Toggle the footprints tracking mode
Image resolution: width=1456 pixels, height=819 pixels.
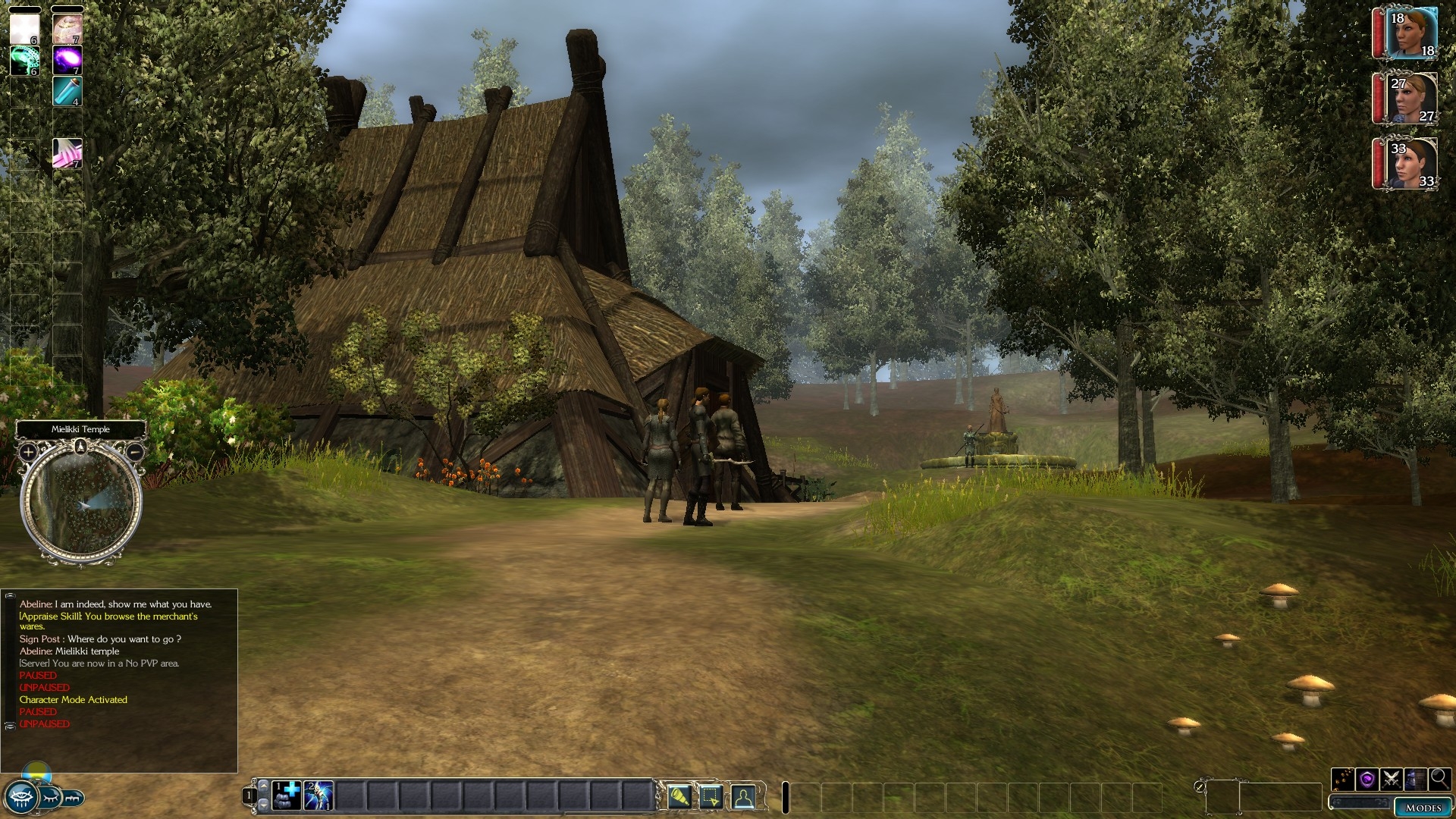point(1343,780)
